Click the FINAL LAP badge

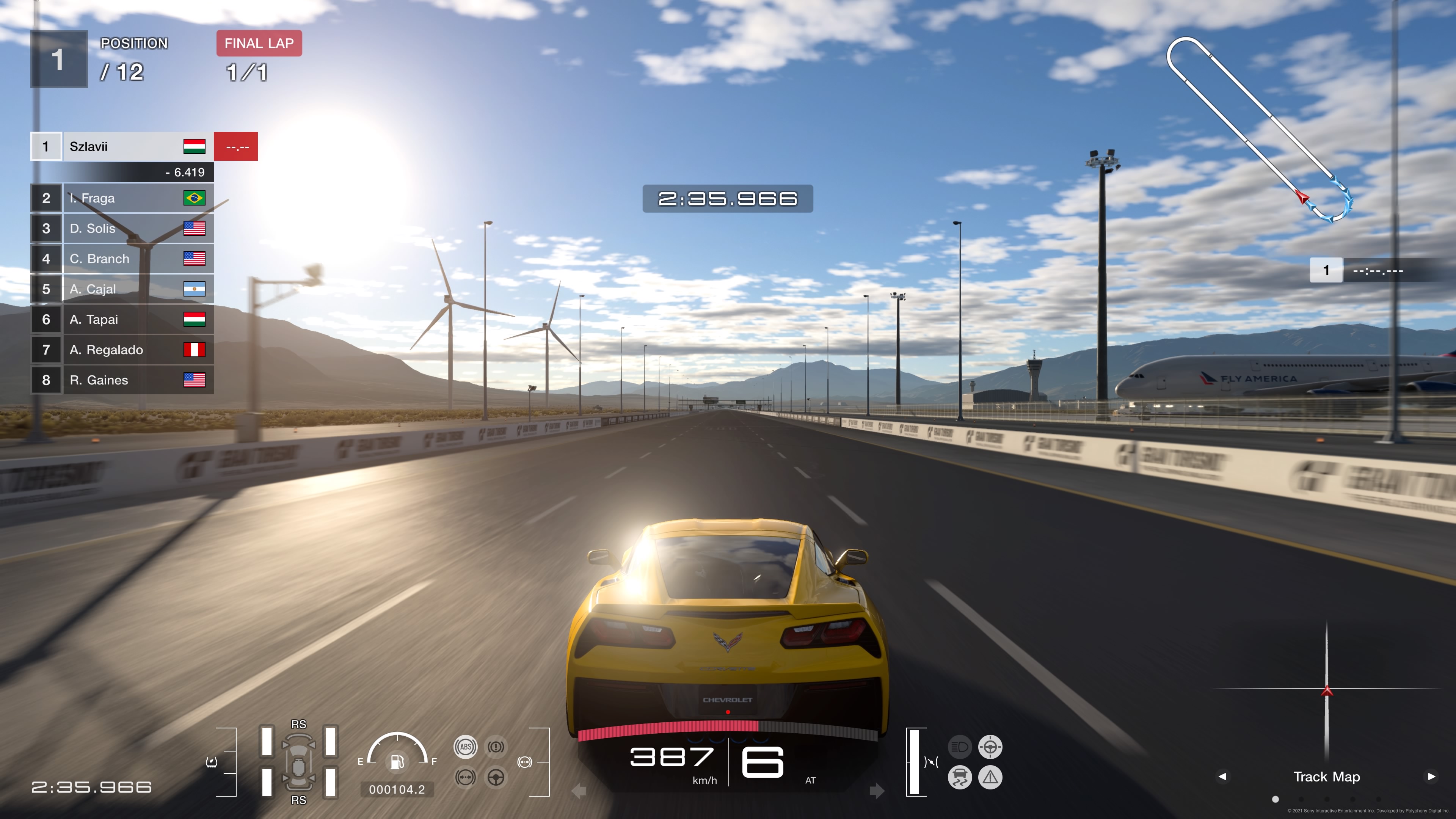pos(259,44)
